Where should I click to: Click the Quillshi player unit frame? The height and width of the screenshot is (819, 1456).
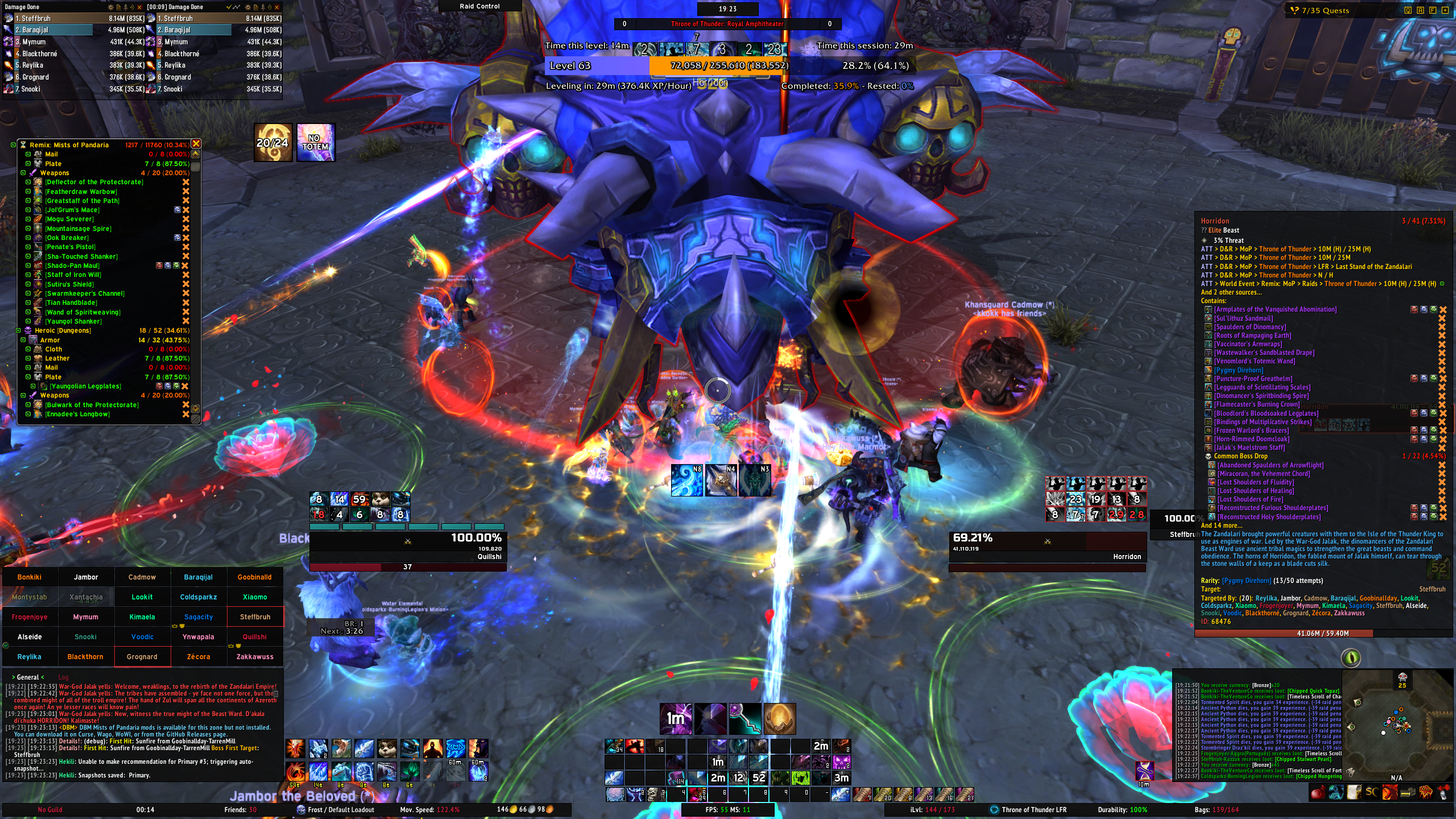click(x=407, y=546)
